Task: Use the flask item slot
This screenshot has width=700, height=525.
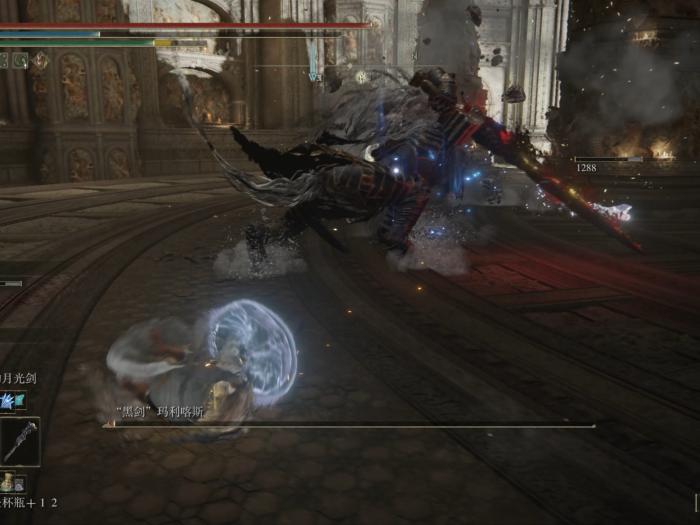Action: tap(10, 482)
